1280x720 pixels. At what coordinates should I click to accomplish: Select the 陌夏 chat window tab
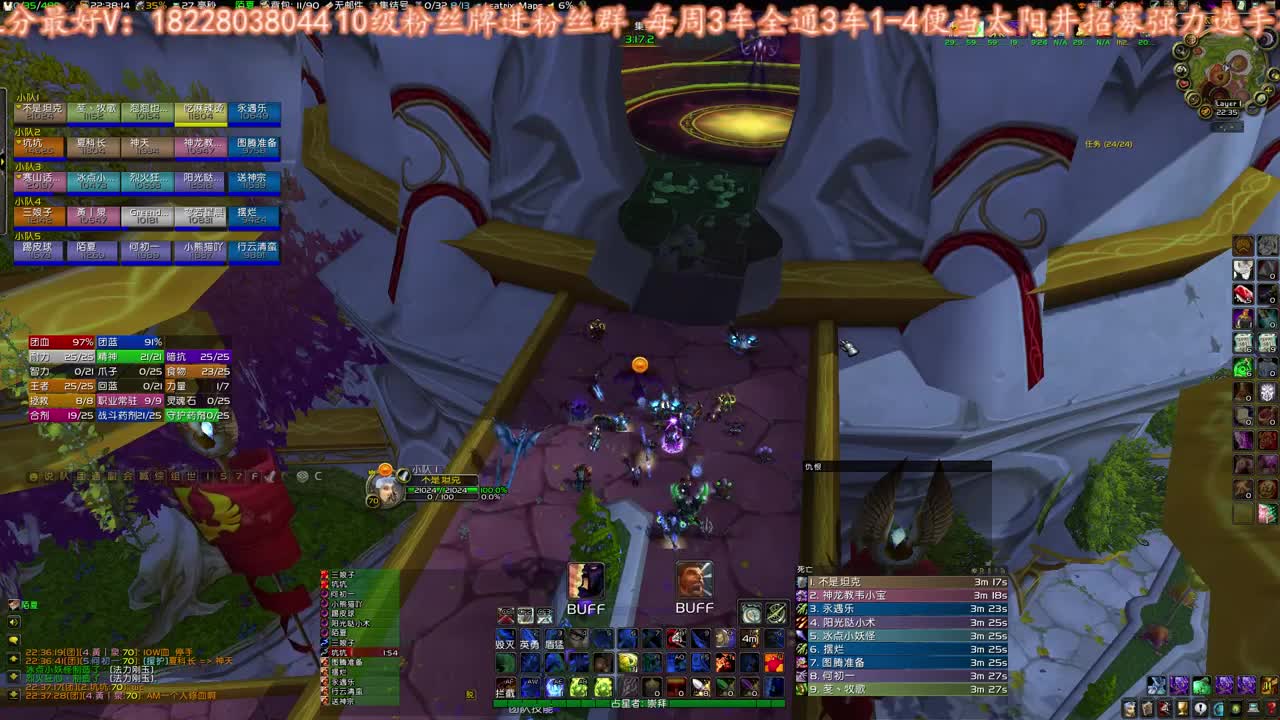click(28, 604)
